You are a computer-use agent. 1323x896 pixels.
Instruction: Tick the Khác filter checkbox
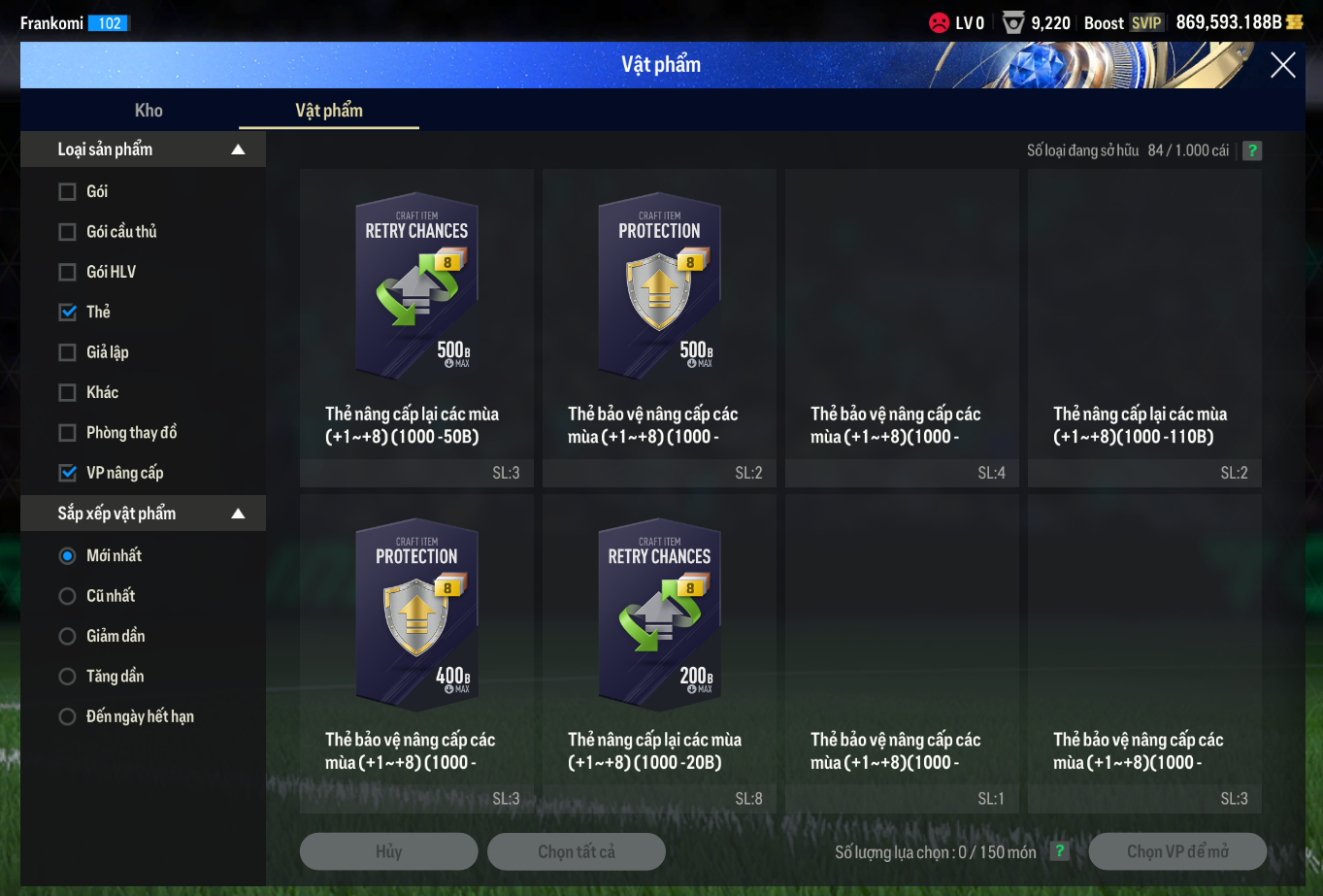click(x=68, y=393)
